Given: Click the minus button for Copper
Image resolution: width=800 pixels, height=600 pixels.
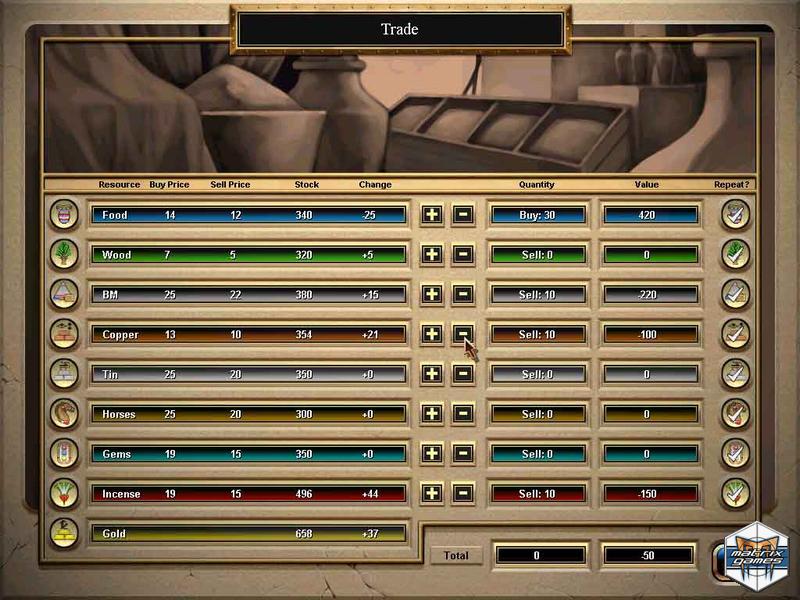Looking at the screenshot, I should pyautogui.click(x=463, y=334).
